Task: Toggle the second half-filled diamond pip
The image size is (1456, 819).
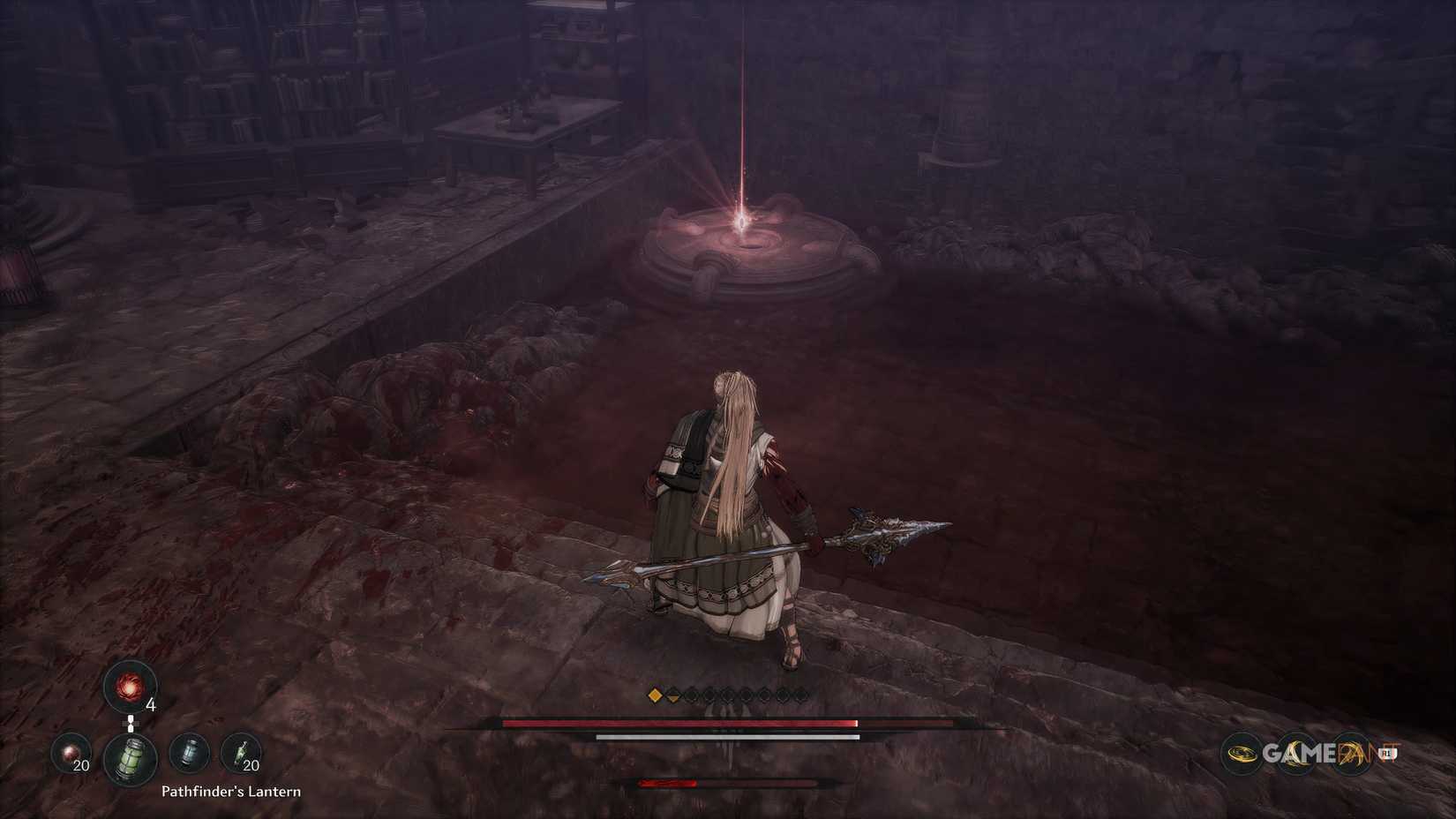Action: (672, 695)
